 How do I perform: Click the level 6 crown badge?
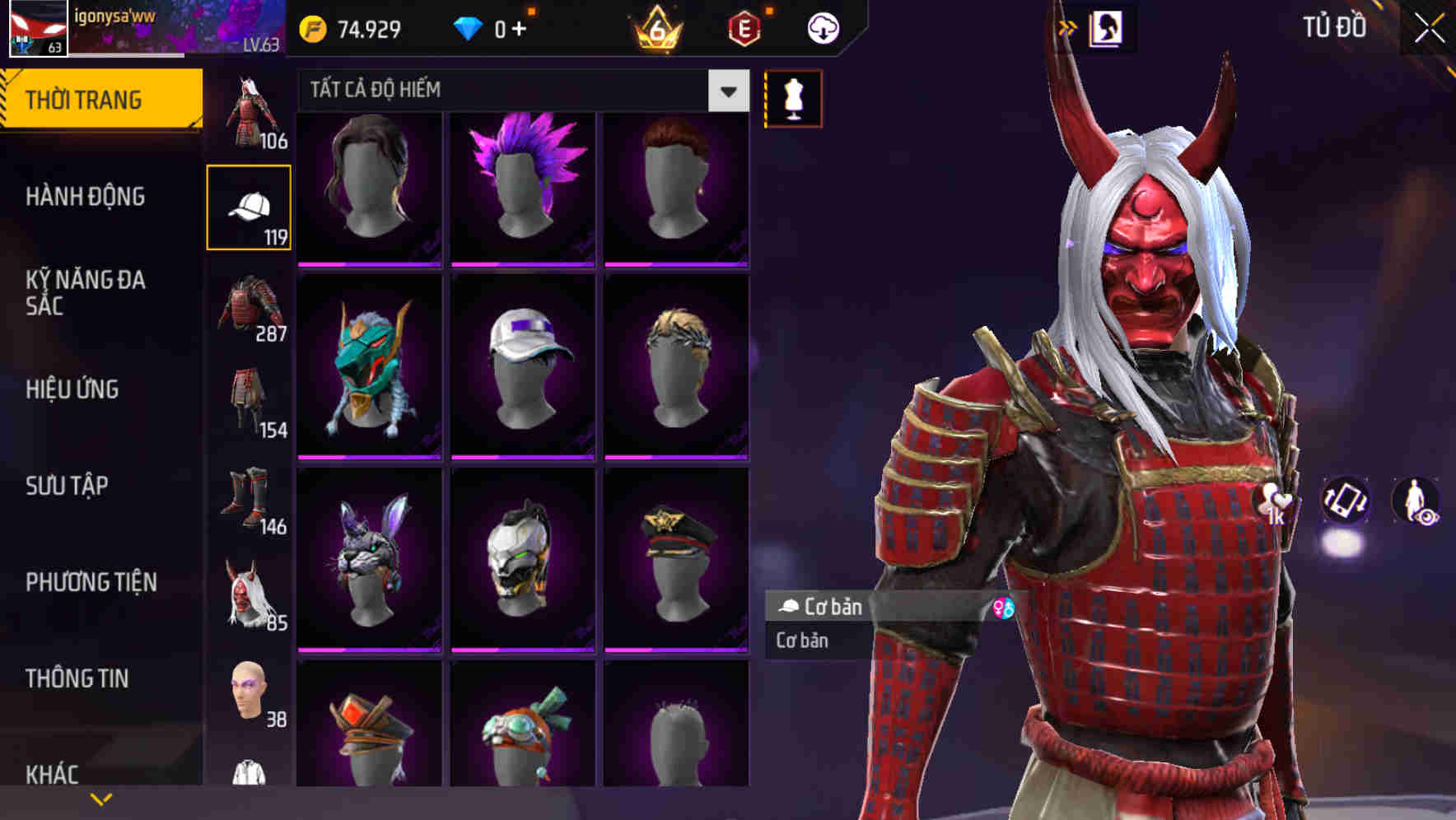tap(654, 30)
